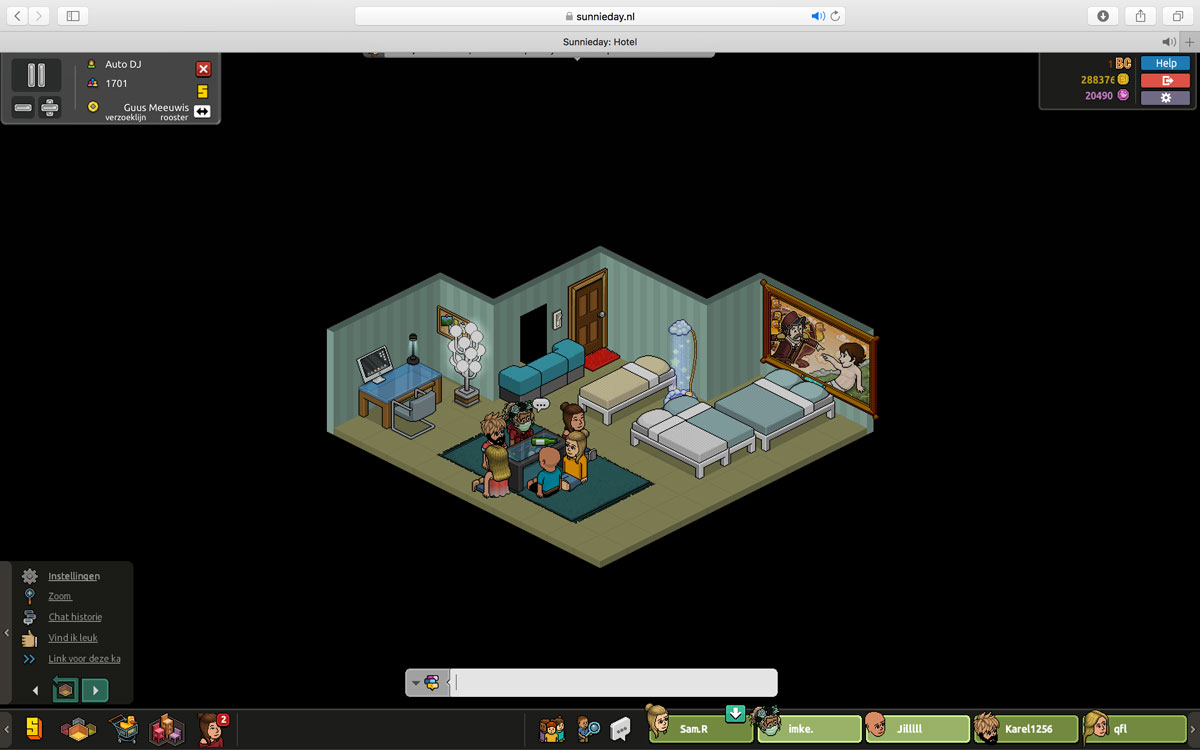Close the radio player widget

[203, 69]
